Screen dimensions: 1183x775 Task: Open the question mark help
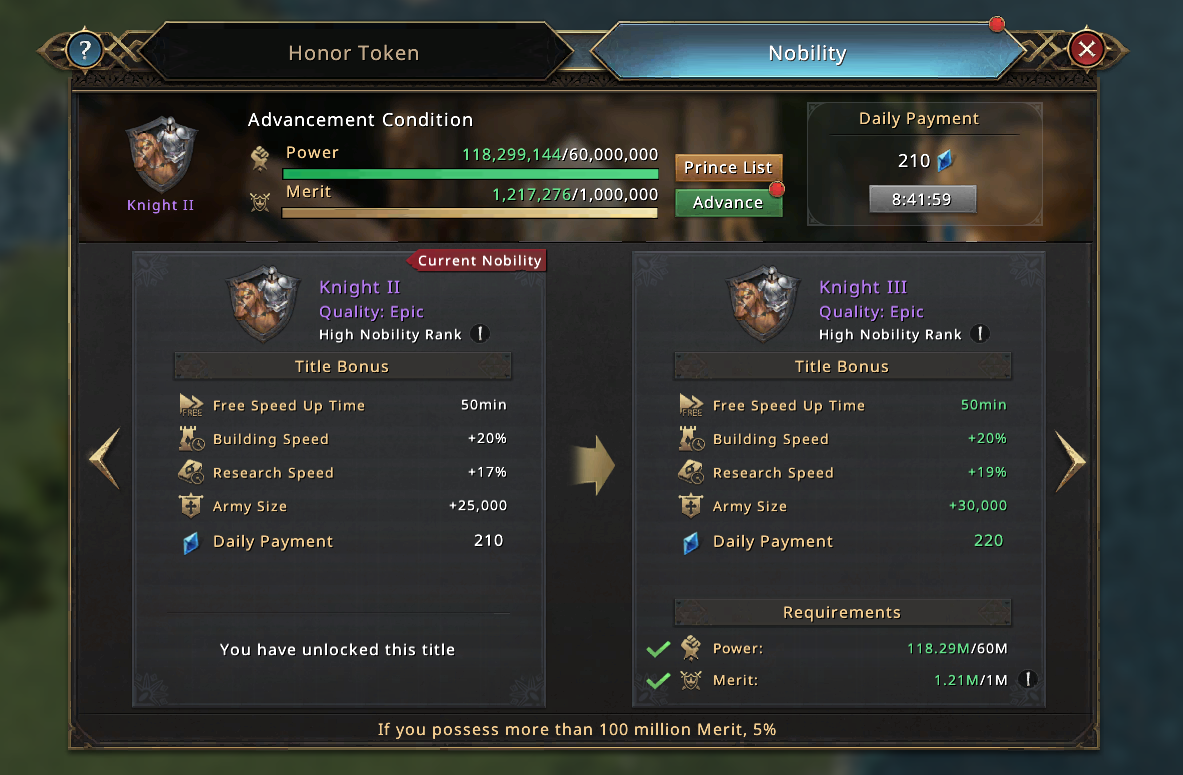84,49
